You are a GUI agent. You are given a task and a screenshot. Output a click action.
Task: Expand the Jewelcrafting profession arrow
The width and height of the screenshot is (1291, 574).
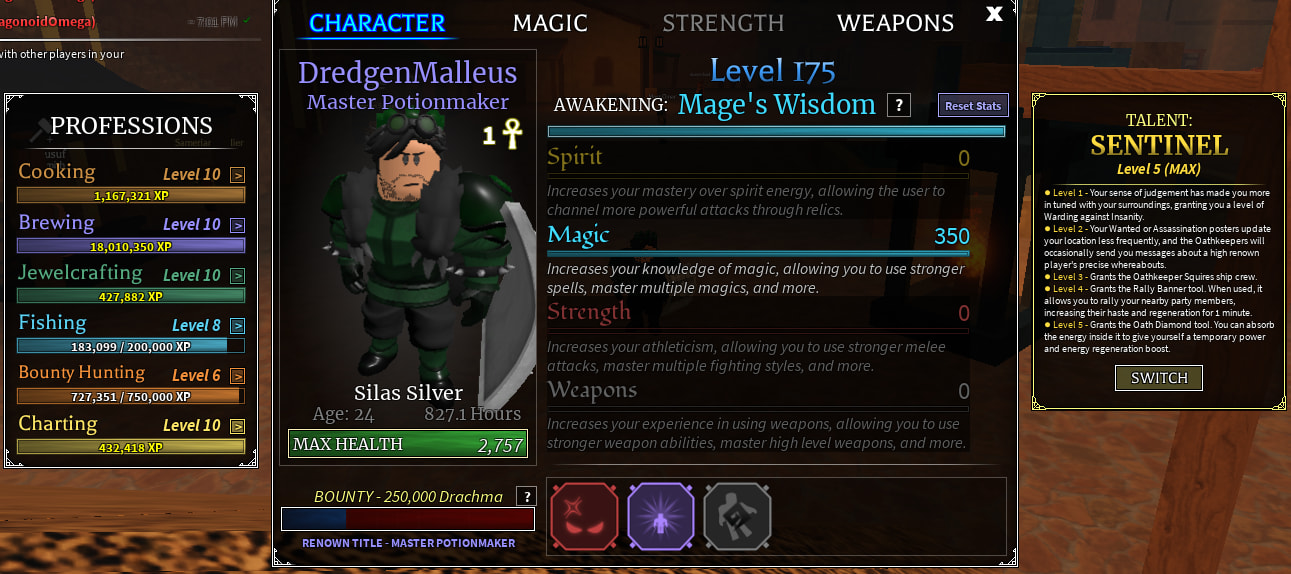tap(238, 275)
